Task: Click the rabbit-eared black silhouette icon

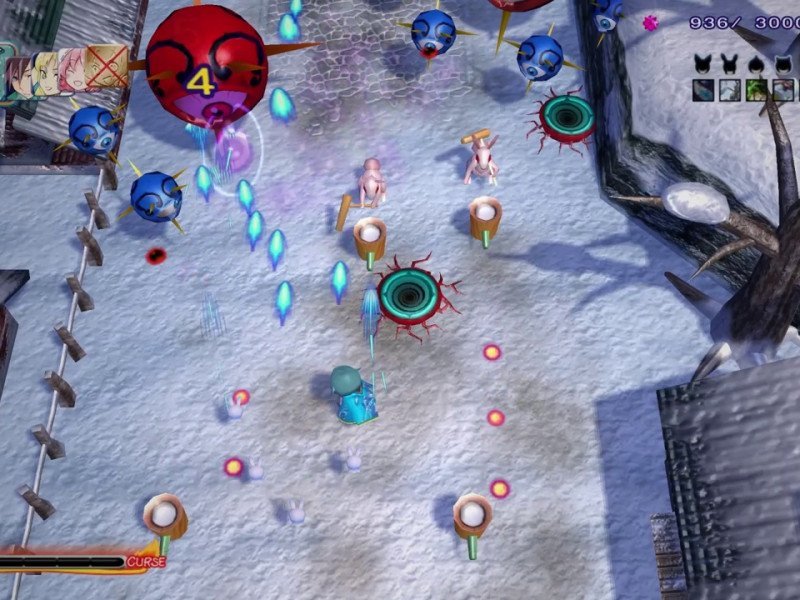Action: (x=730, y=63)
